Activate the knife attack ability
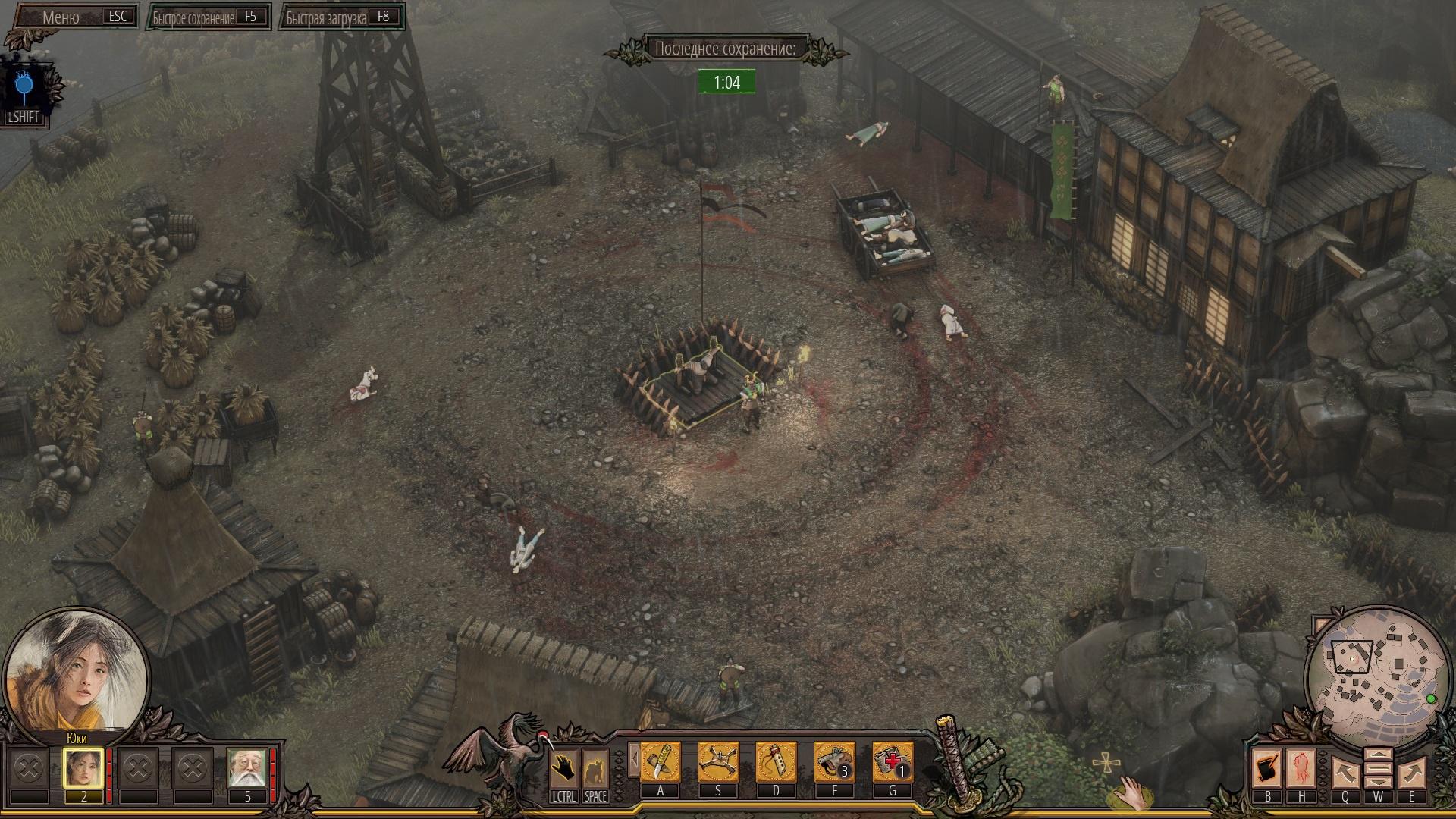The width and height of the screenshot is (1456, 819). coord(660,761)
